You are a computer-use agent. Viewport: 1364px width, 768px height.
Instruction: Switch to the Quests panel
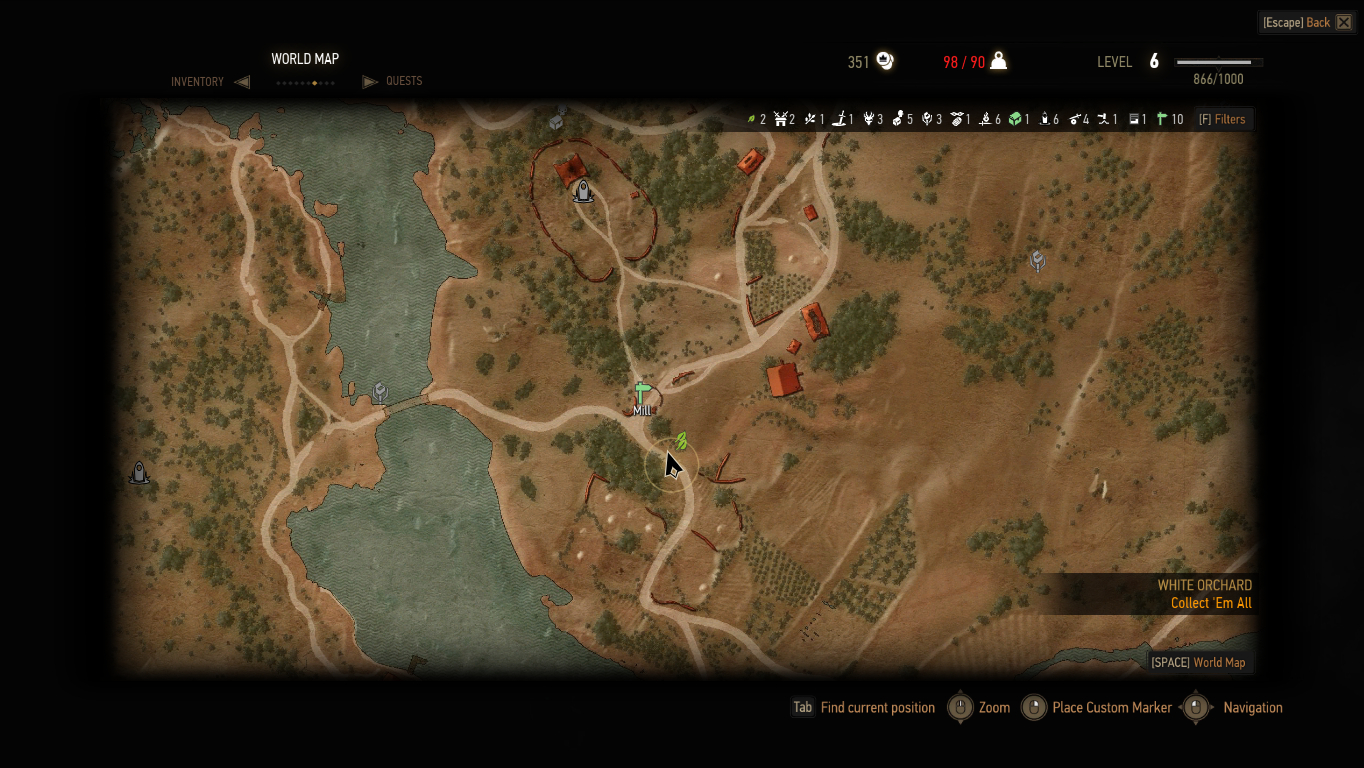(x=404, y=81)
